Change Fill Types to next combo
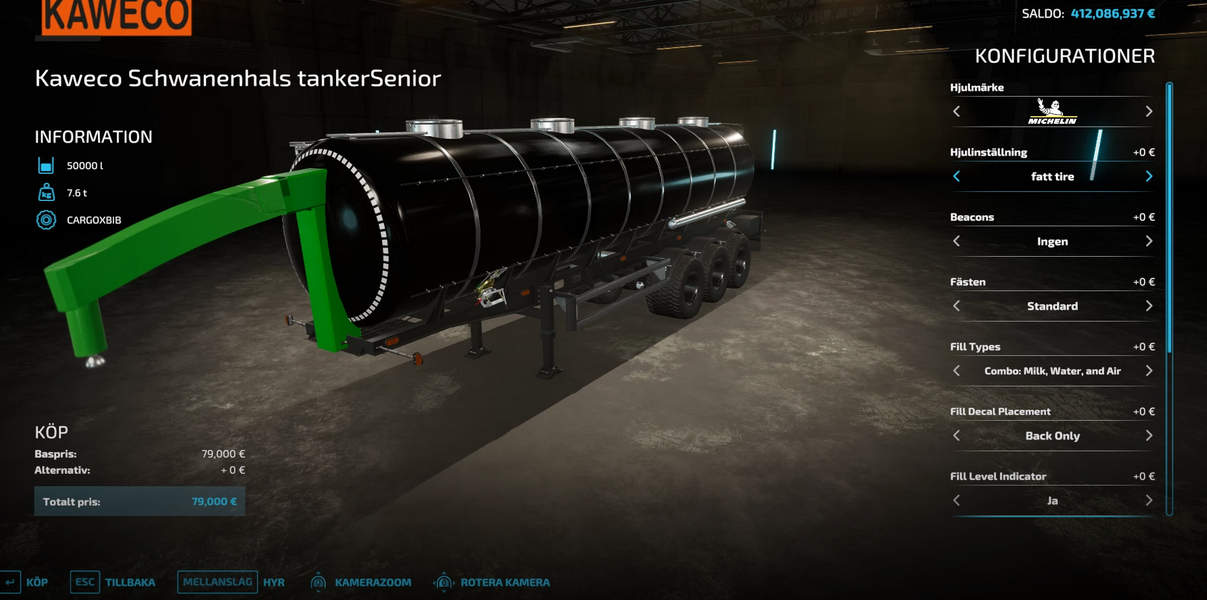 coord(1148,371)
